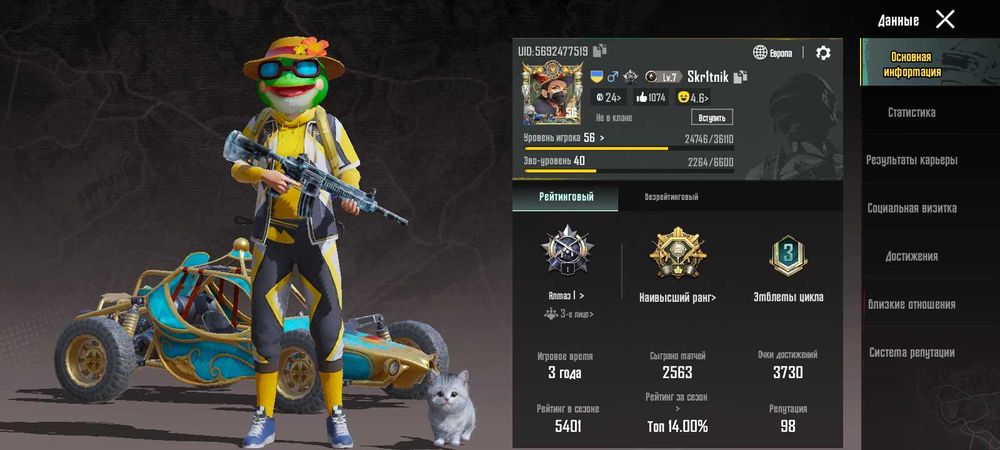This screenshot has width=1000, height=450.
Task: Switch to the Безрейтинговый tab
Action: 671,197
